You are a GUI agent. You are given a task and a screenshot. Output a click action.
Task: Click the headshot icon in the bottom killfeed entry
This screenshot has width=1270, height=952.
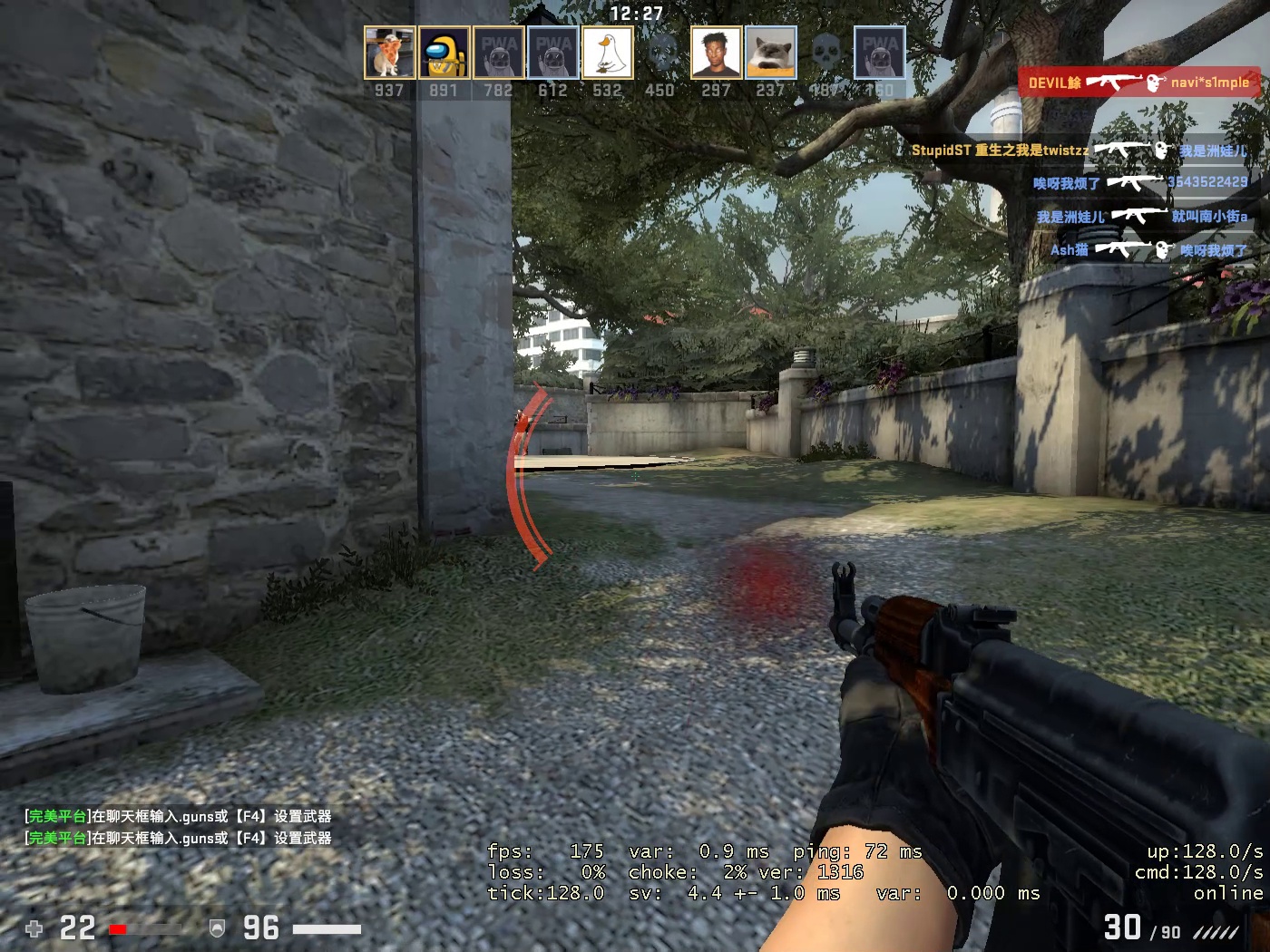click(x=1163, y=248)
